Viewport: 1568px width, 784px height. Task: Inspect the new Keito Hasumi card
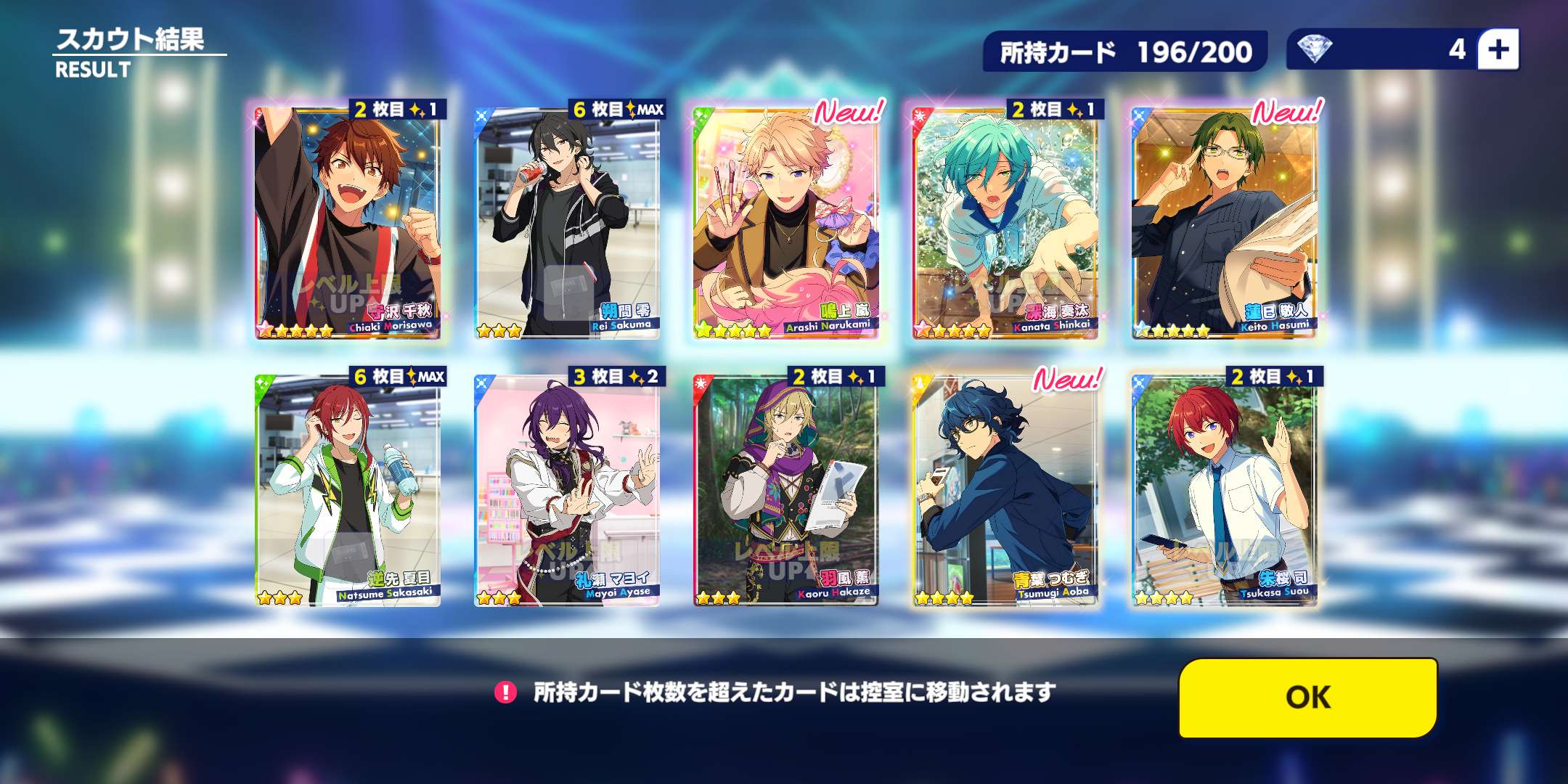click(1225, 221)
